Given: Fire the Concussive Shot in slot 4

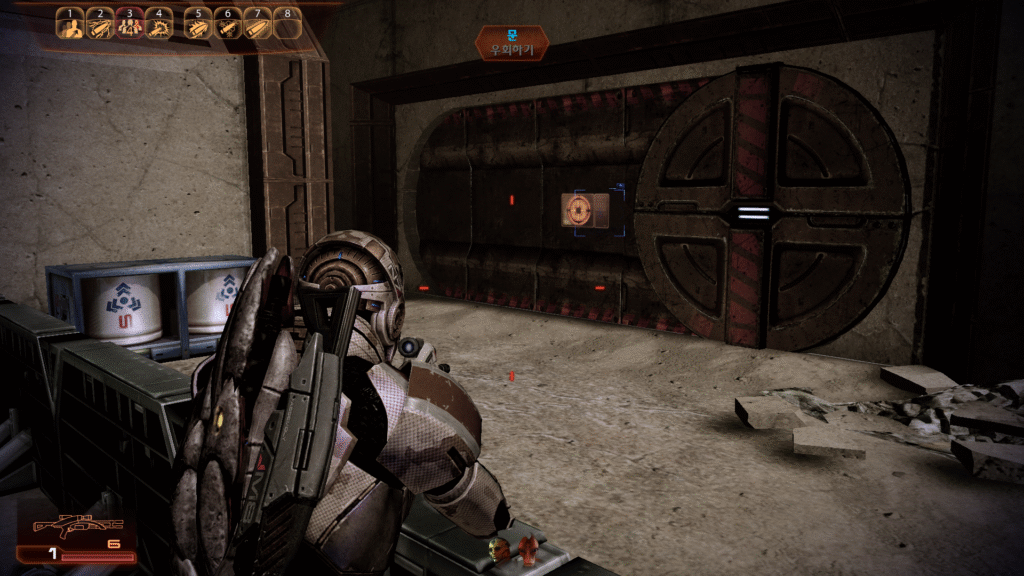Looking at the screenshot, I should 160,24.
